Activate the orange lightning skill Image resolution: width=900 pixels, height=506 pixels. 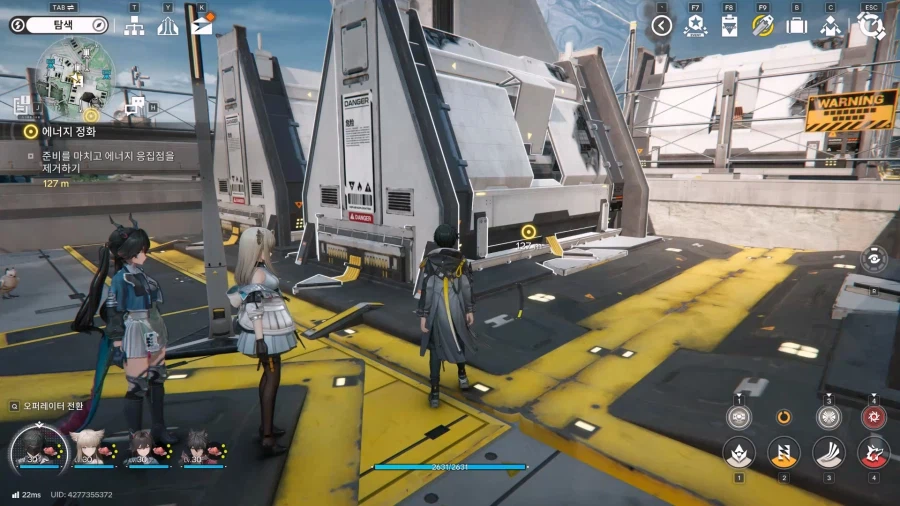(784, 452)
